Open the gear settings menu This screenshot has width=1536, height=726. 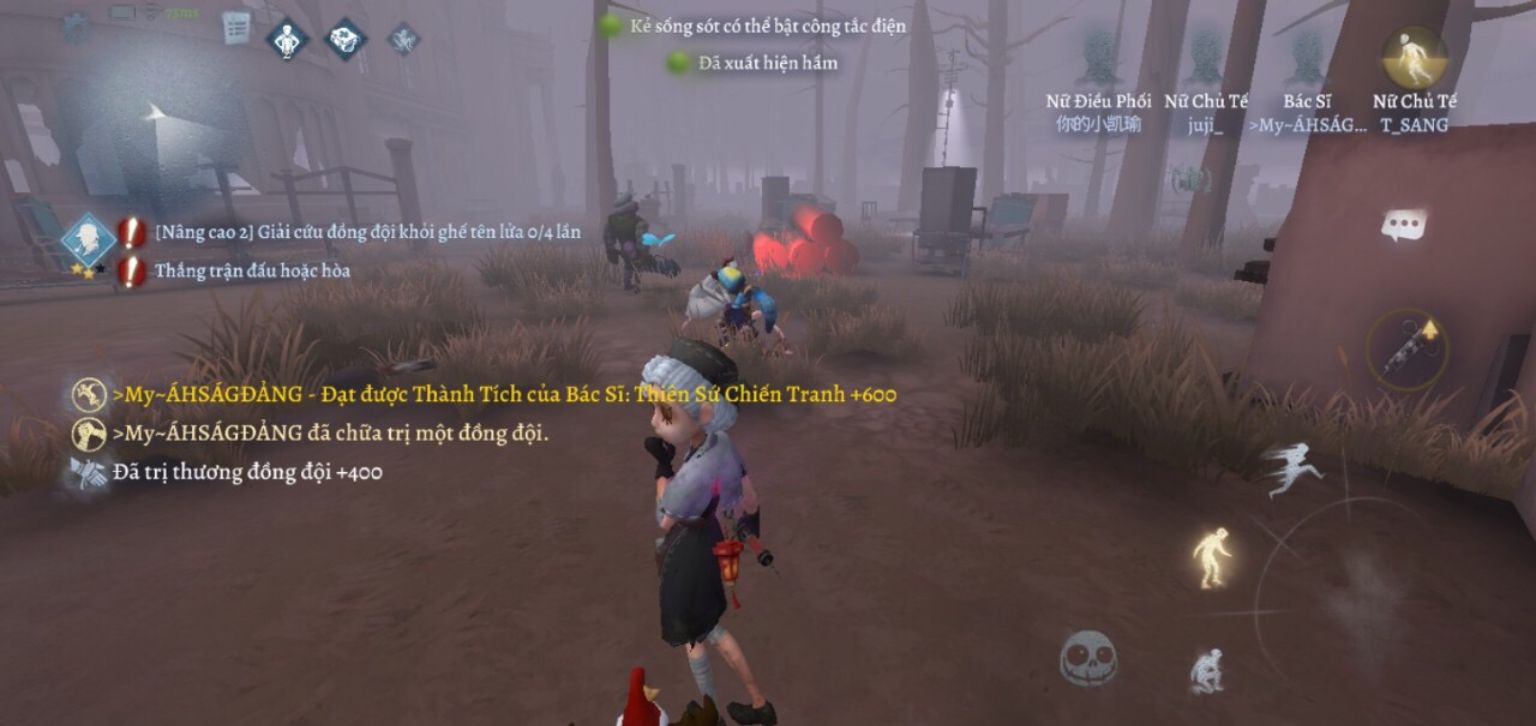tap(76, 27)
